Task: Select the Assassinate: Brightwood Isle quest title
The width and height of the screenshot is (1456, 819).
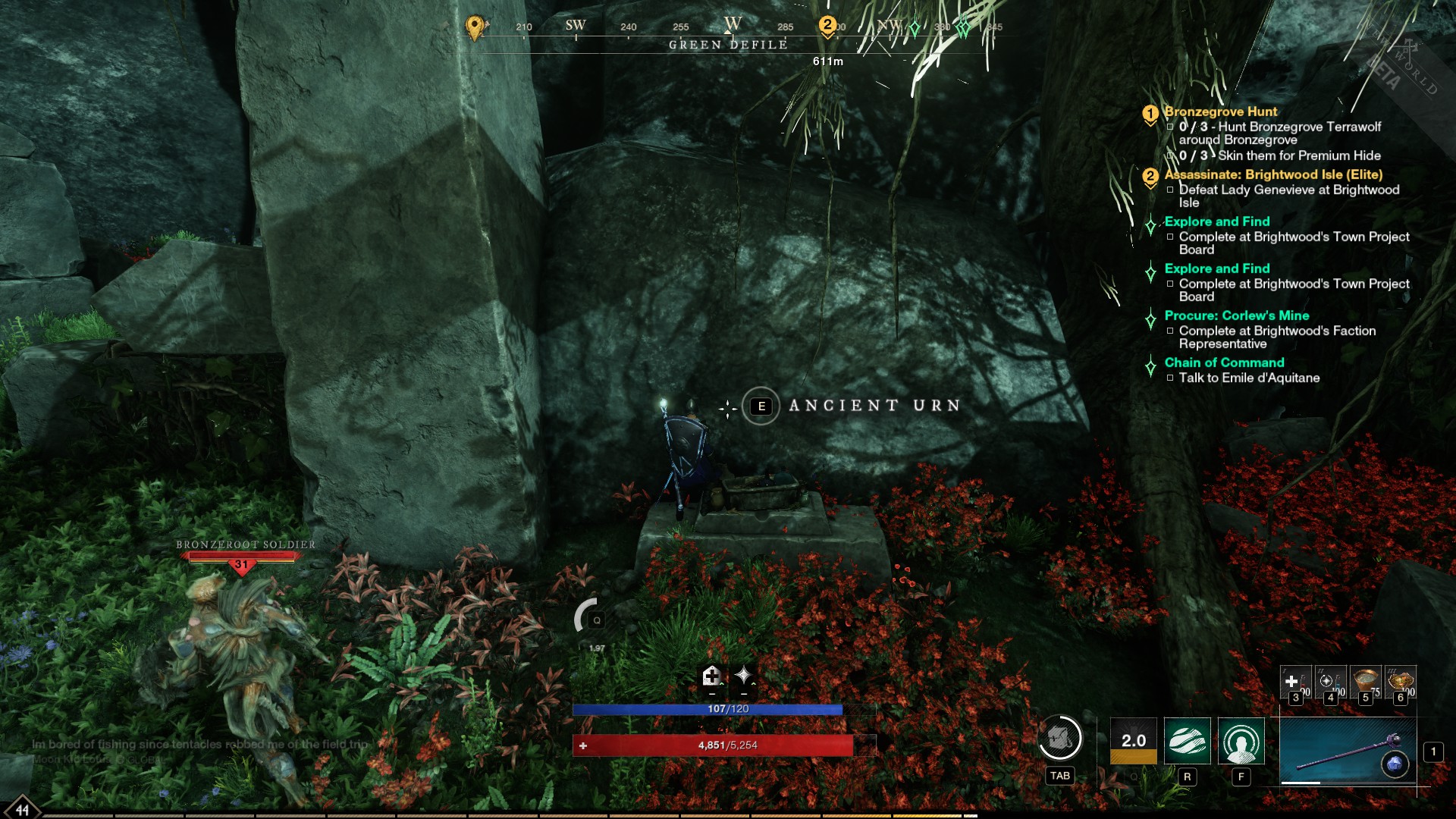Action: coord(1274,175)
